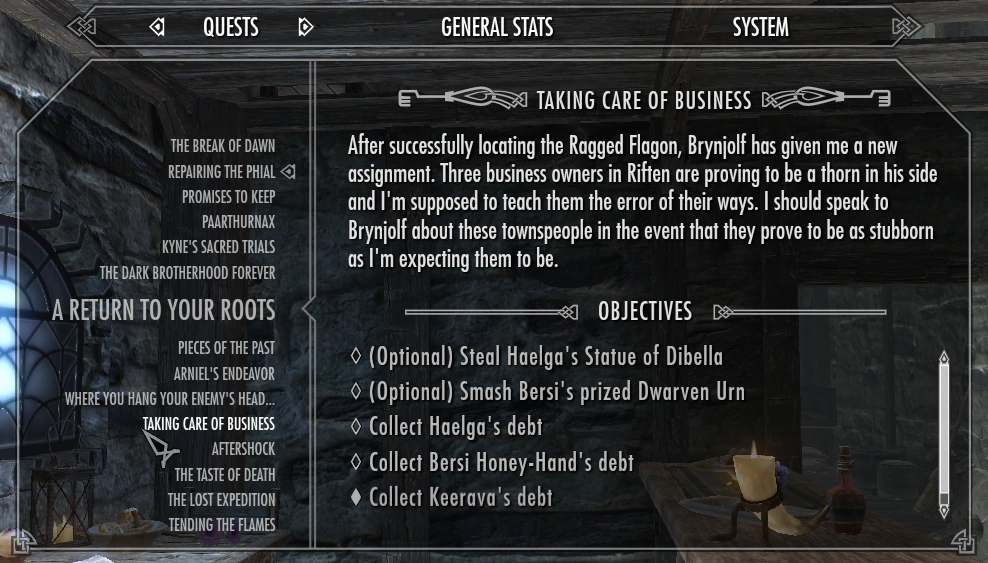Viewport: 988px width, 563px height.
Task: Open the System tab
Action: point(760,27)
